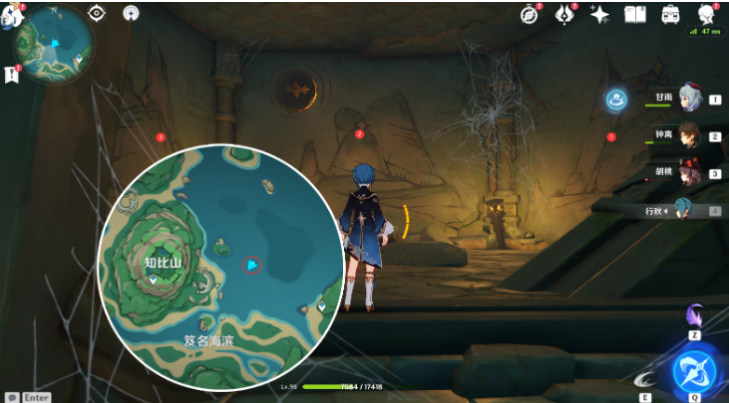Open the compass events icon

point(530,14)
